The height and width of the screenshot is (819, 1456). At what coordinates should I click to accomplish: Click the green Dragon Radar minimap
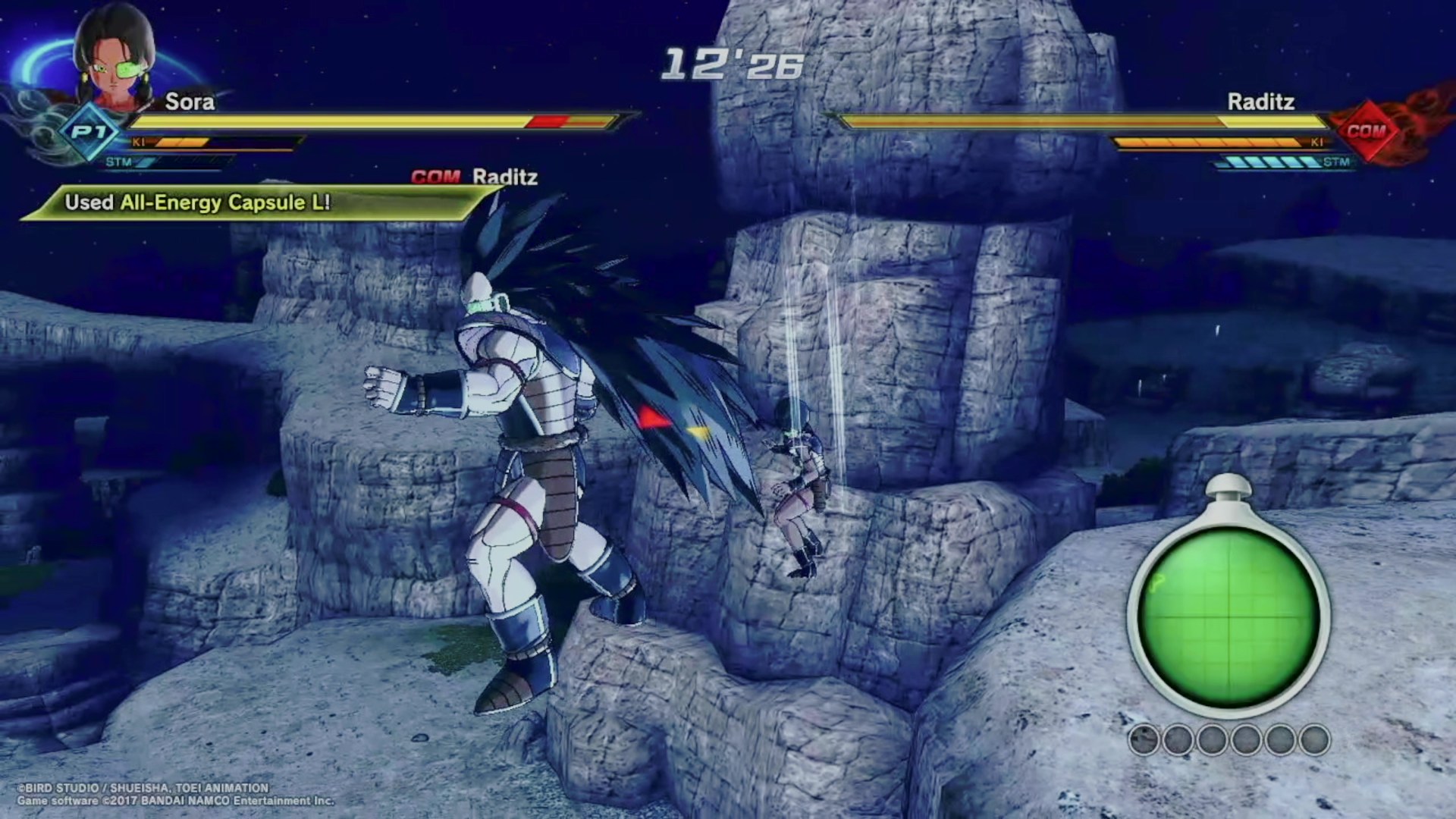point(1227,615)
